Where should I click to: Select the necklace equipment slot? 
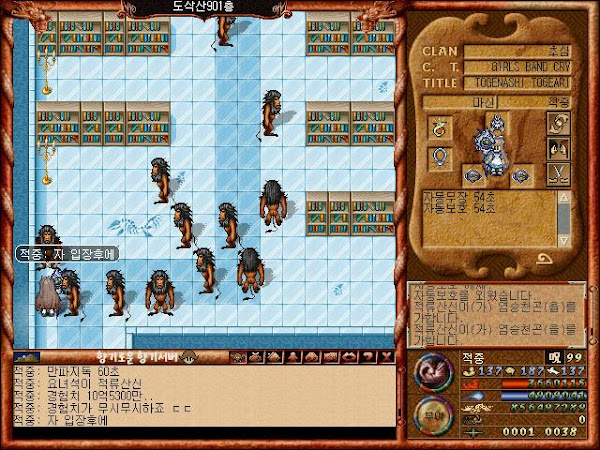[x=440, y=158]
